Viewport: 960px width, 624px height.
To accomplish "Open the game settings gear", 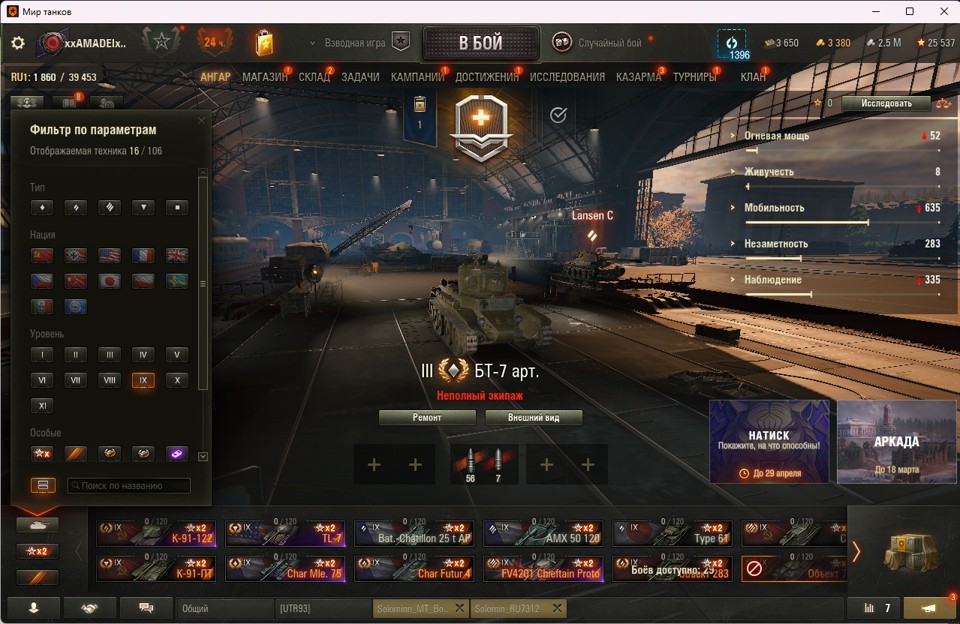I will click(x=18, y=43).
